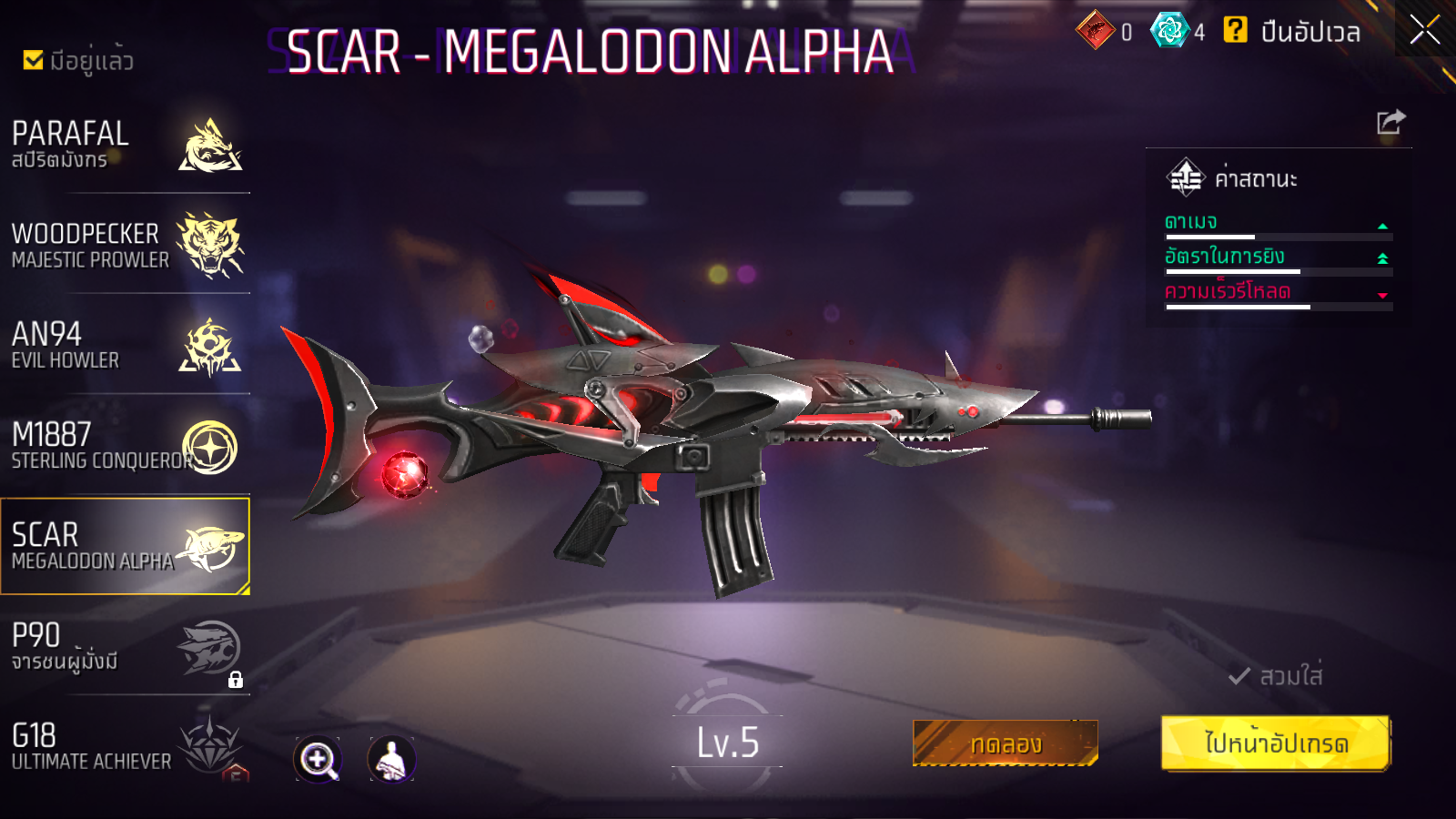Close the evo gun screen
Image resolution: width=1456 pixels, height=819 pixels.
point(1424,29)
